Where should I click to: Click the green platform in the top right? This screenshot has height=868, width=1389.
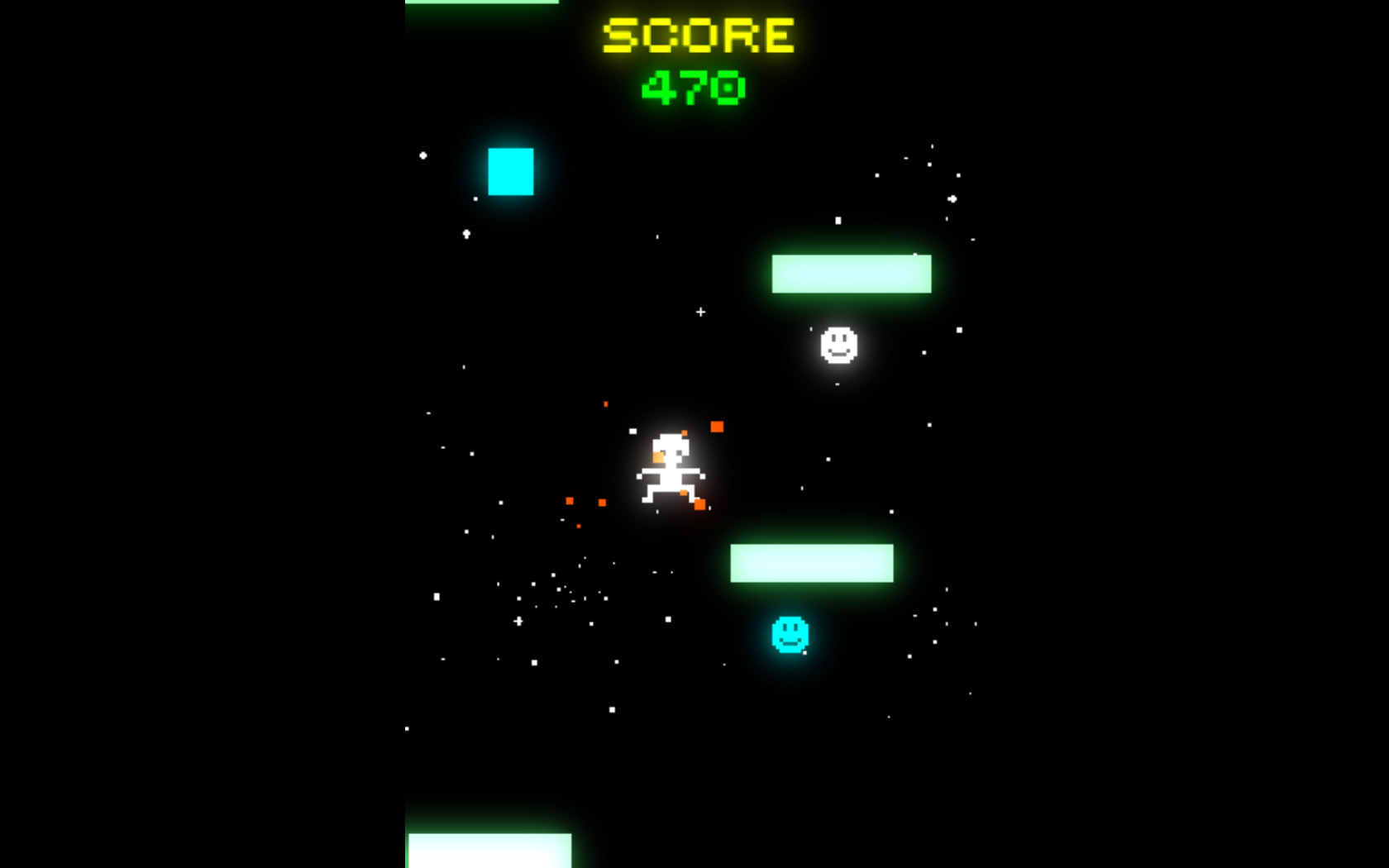(852, 273)
